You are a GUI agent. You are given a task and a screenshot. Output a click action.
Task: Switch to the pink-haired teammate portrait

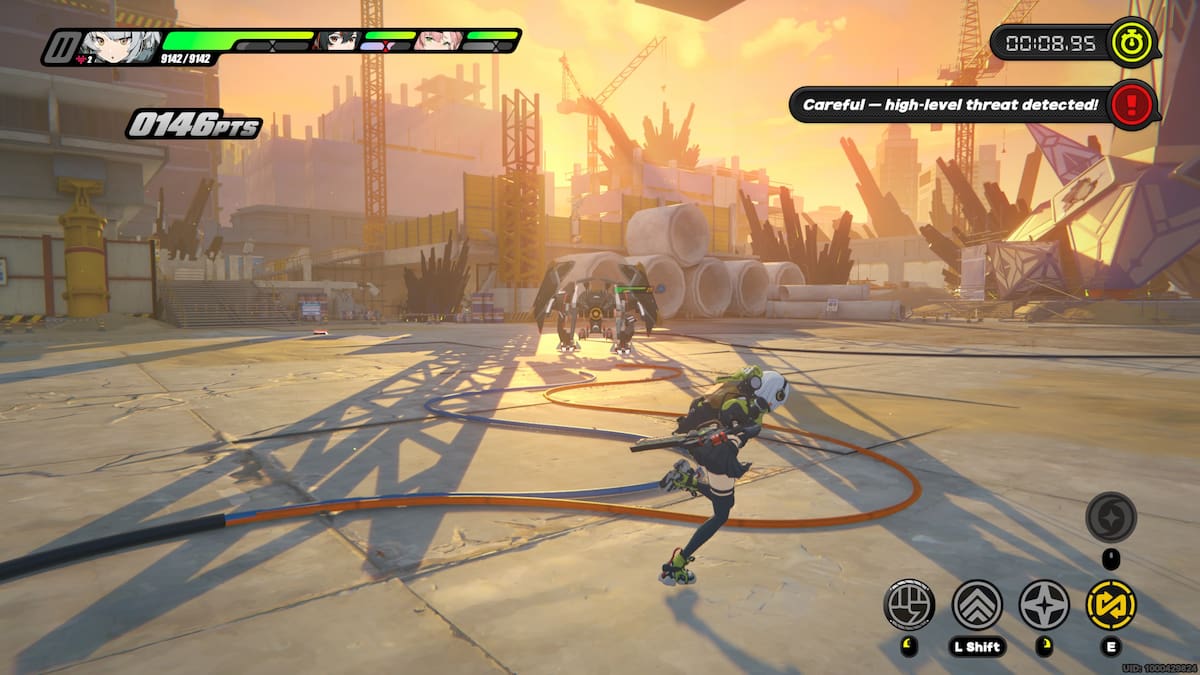(438, 42)
